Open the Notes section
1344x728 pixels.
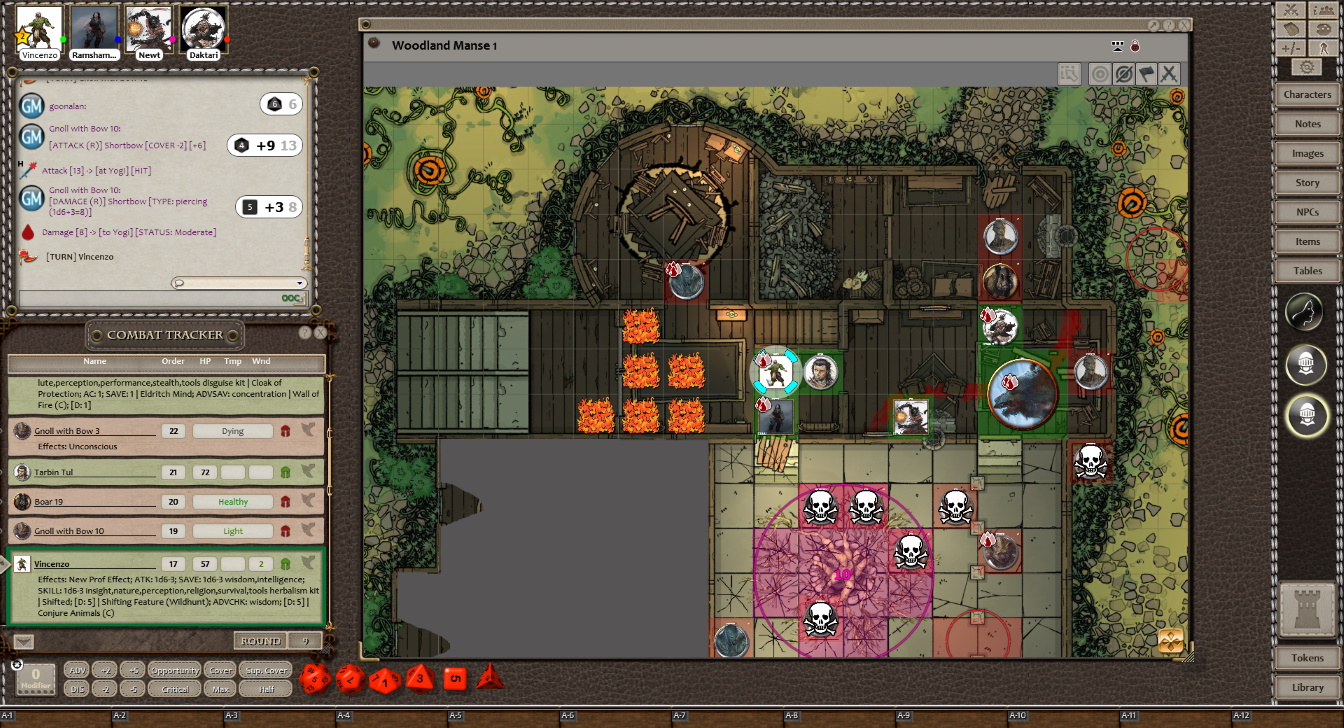pyautogui.click(x=1307, y=124)
